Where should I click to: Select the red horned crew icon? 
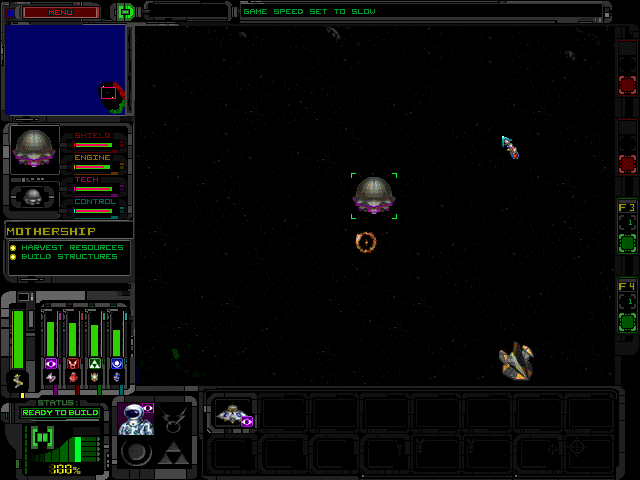pos(73,363)
